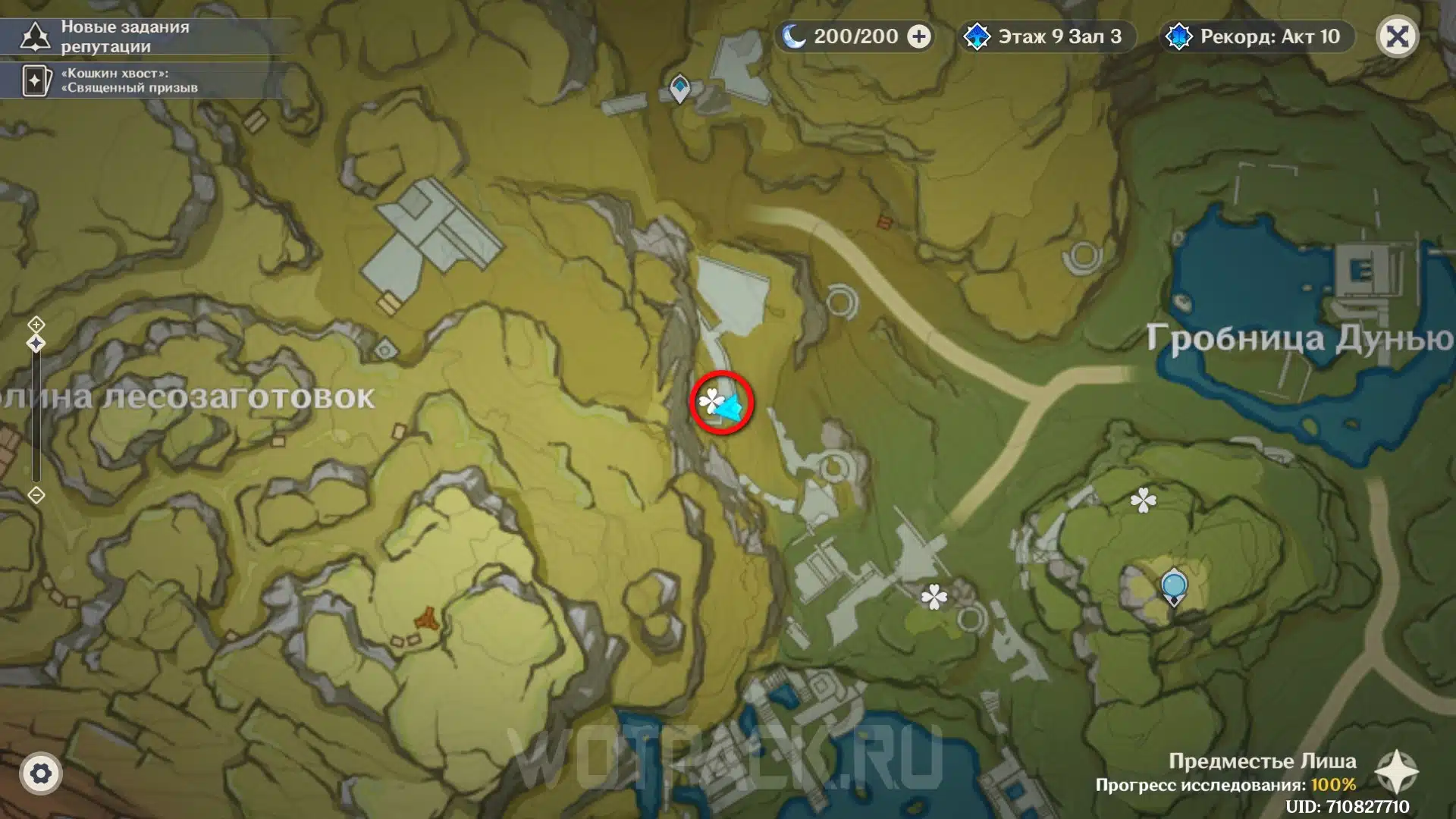Adjust the map zoom slider handle
Image resolution: width=1456 pixels, height=819 pixels.
(x=36, y=344)
